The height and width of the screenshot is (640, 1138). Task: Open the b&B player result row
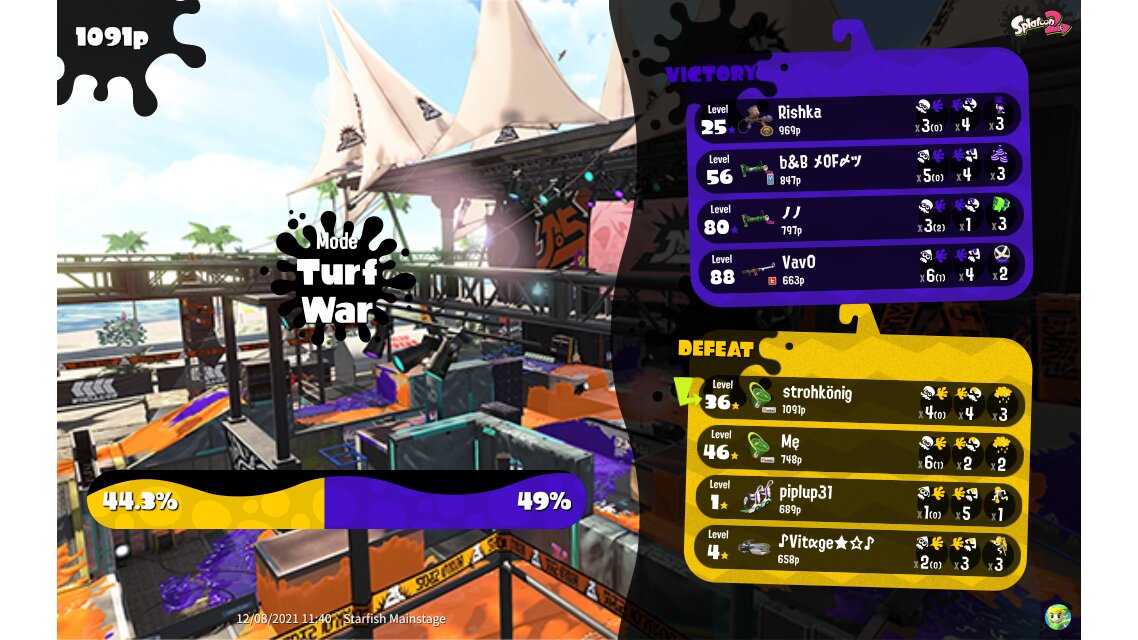click(x=858, y=168)
